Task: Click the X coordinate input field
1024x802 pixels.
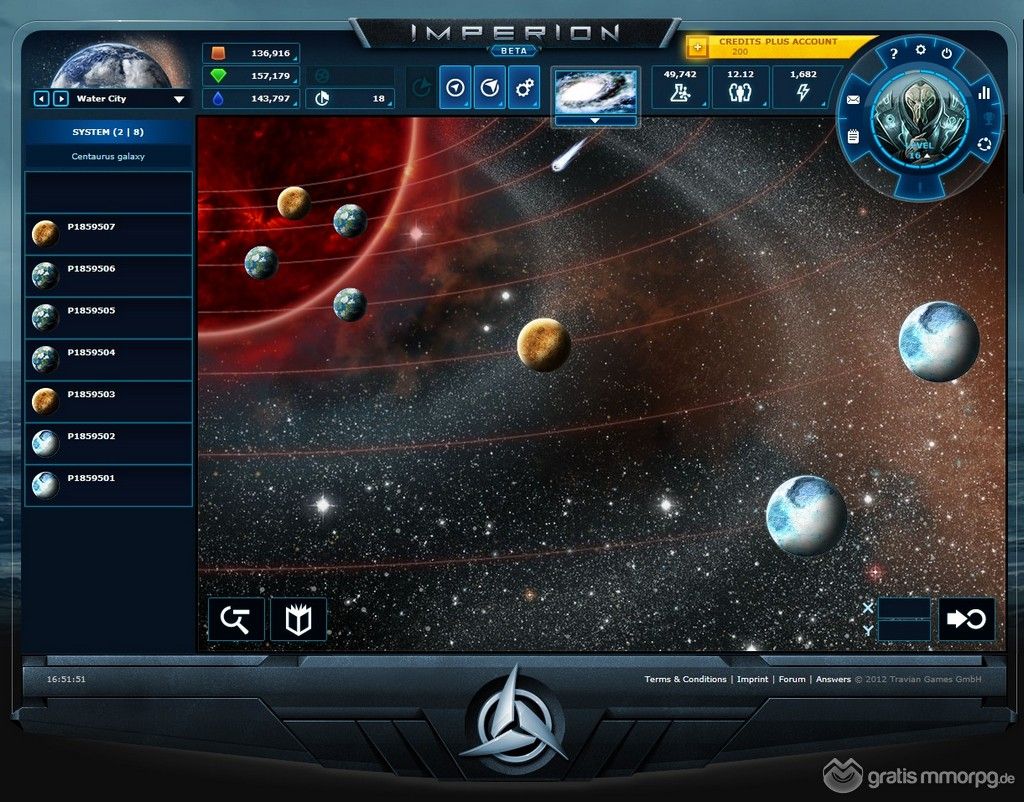Action: point(903,607)
